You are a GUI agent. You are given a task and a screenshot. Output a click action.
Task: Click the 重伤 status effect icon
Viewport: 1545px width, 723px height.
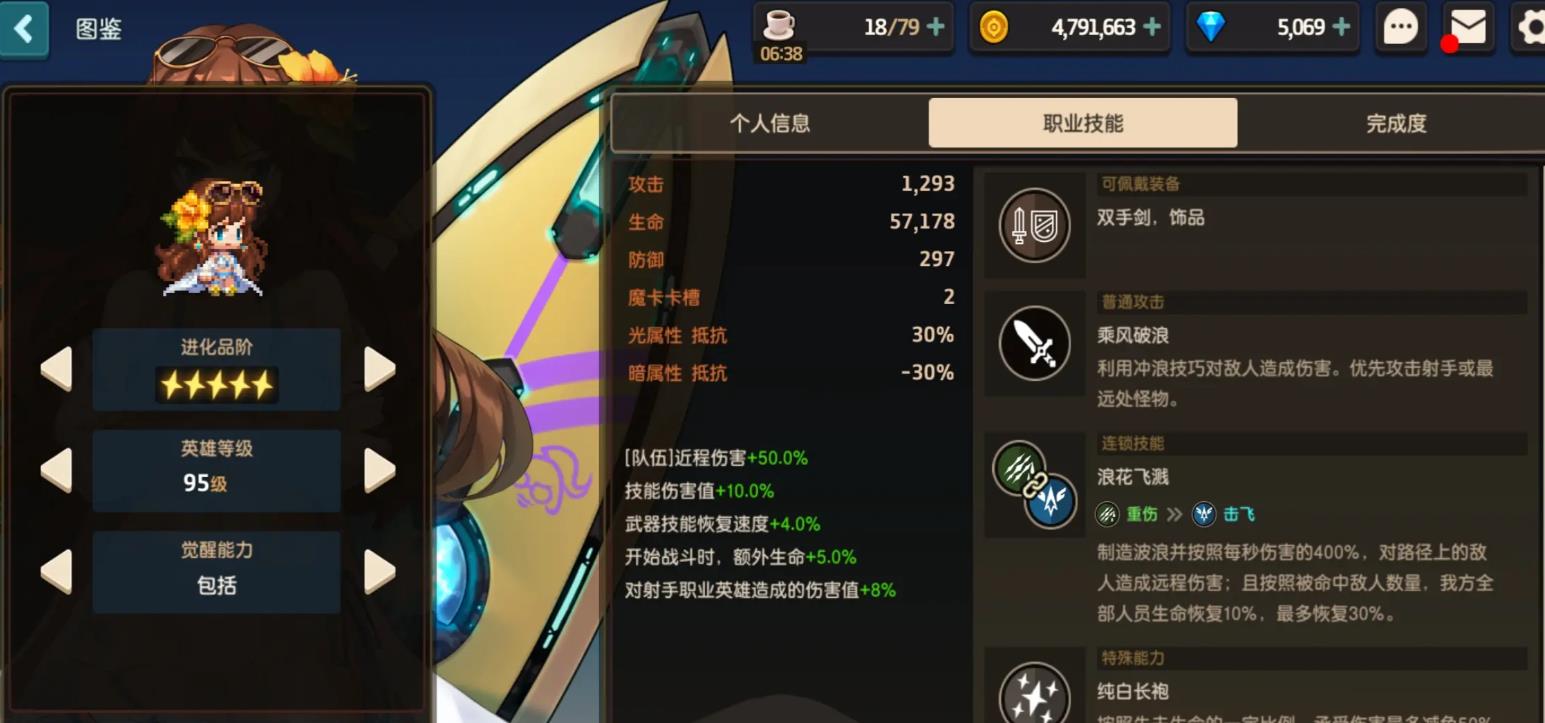1105,514
